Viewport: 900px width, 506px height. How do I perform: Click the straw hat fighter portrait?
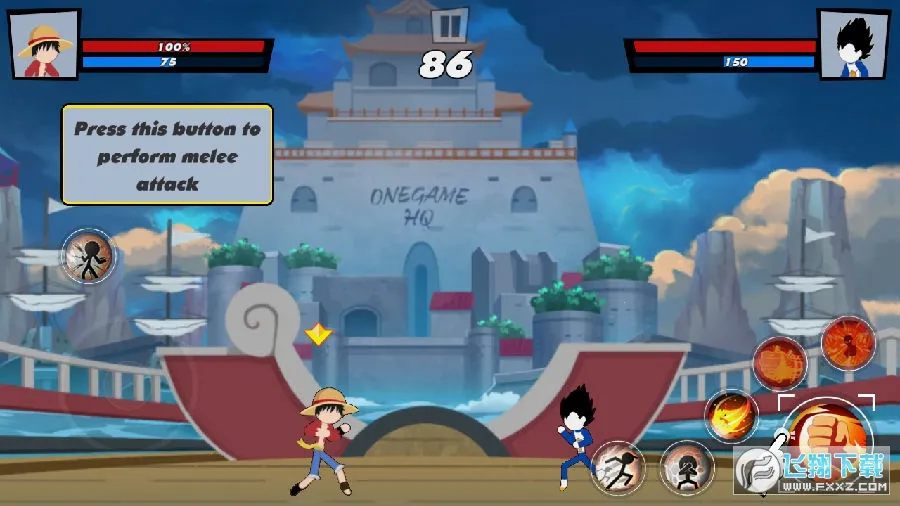(46, 45)
